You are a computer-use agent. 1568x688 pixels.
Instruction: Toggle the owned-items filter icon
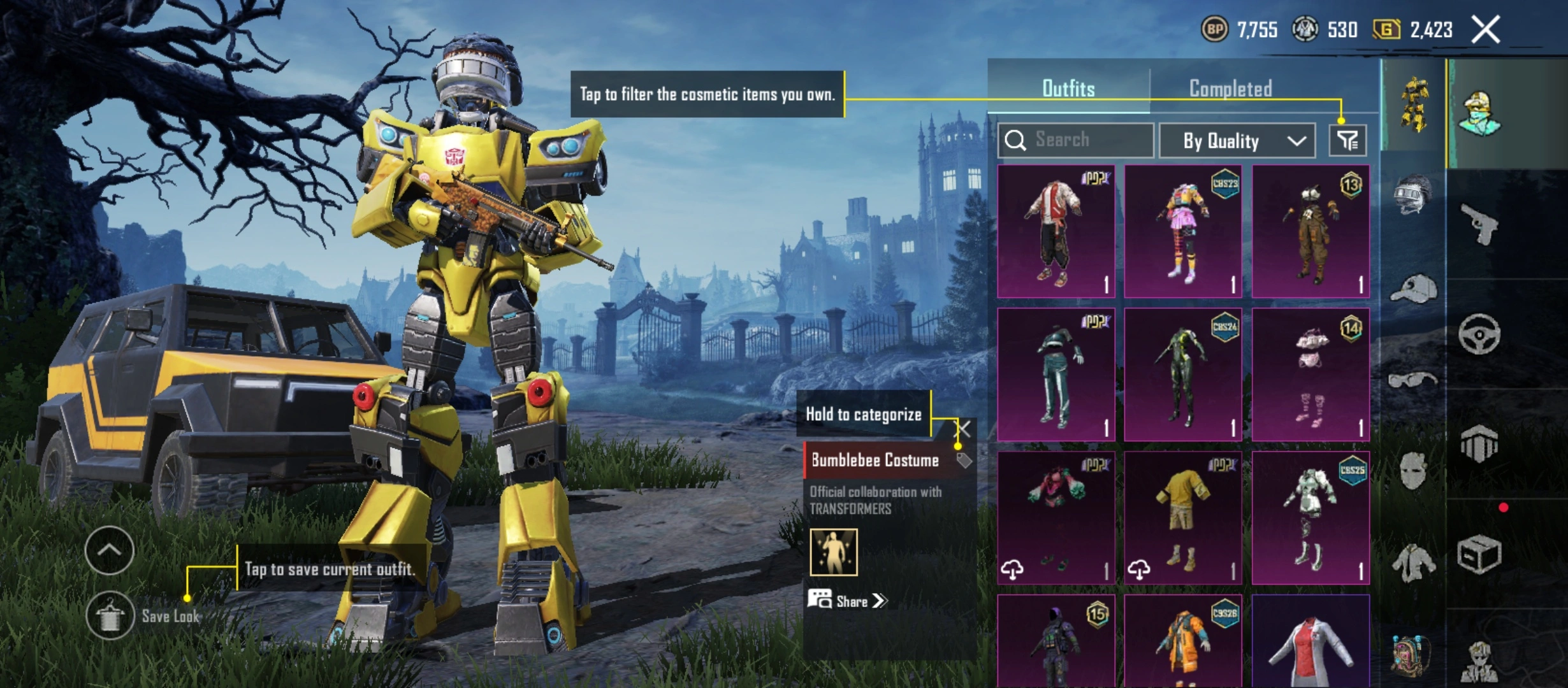click(x=1347, y=140)
